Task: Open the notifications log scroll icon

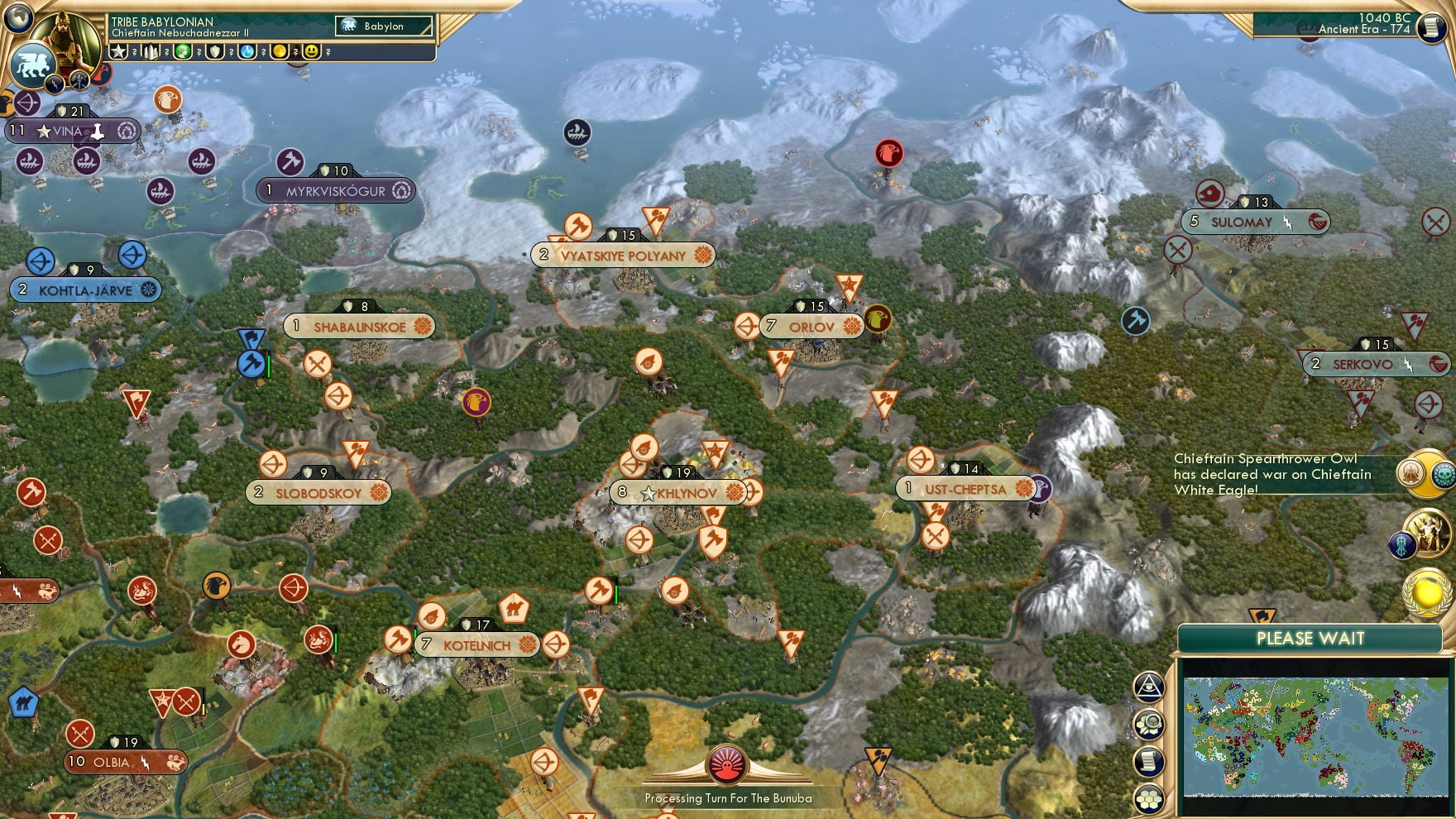Action: tap(1148, 760)
